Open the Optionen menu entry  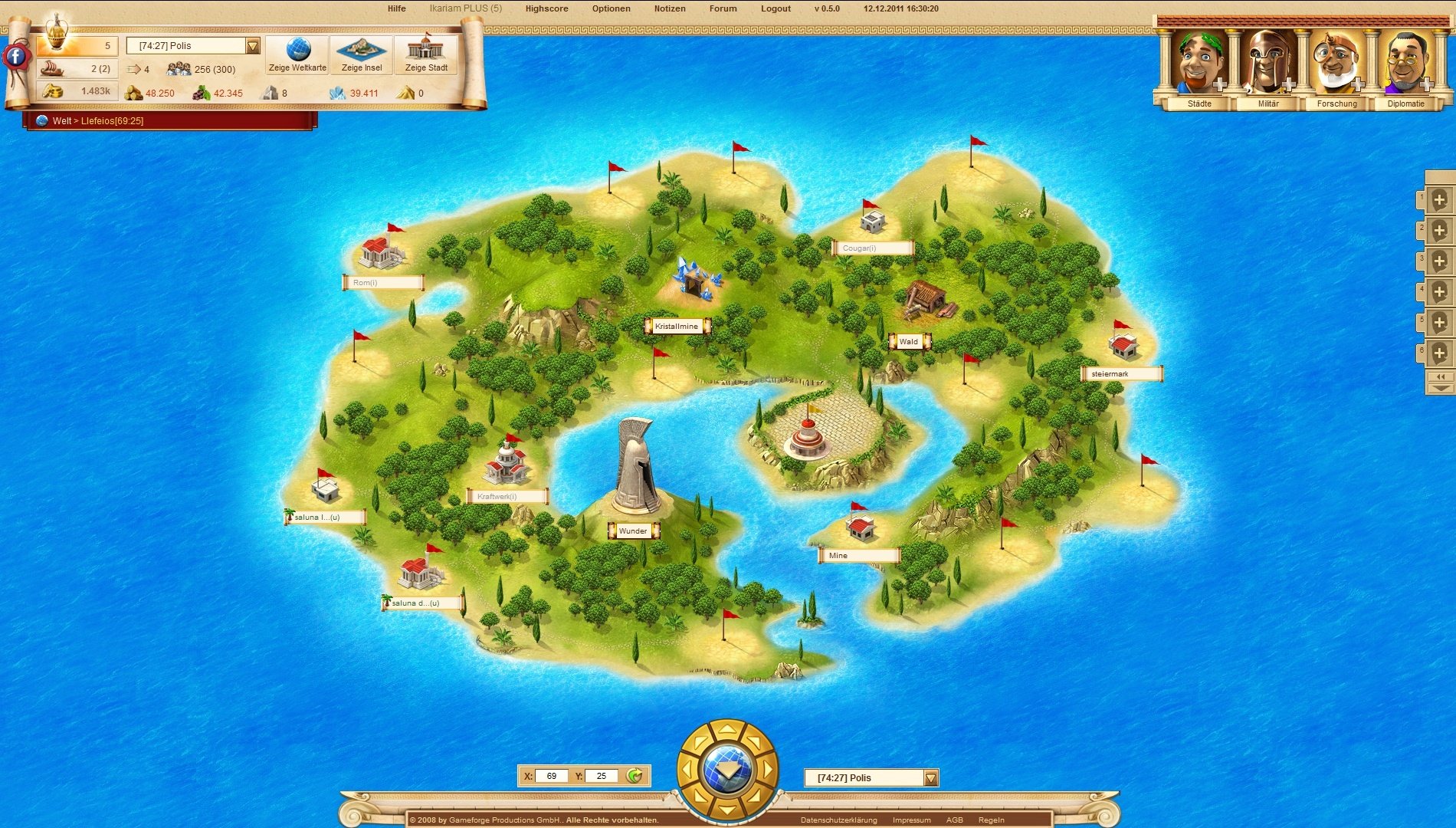coord(609,8)
